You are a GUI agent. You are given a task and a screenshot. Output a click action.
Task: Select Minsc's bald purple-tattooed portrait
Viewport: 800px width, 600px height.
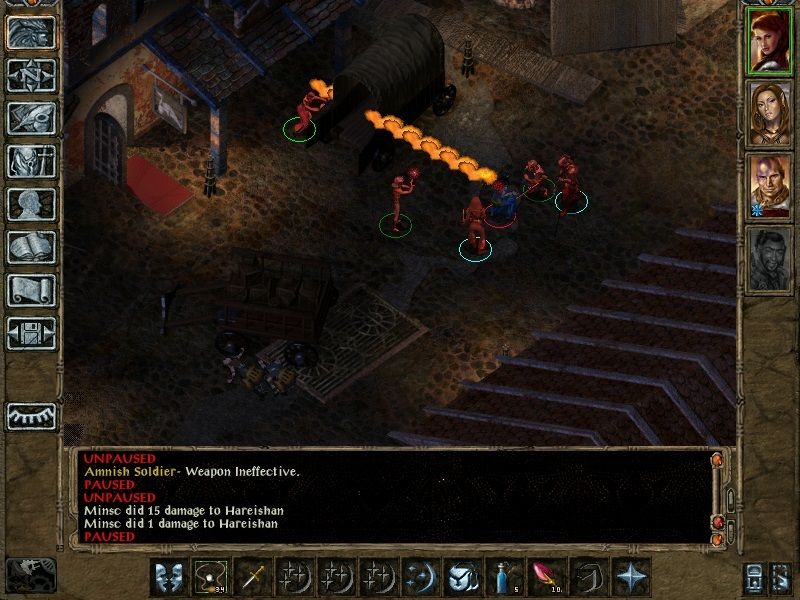click(767, 186)
